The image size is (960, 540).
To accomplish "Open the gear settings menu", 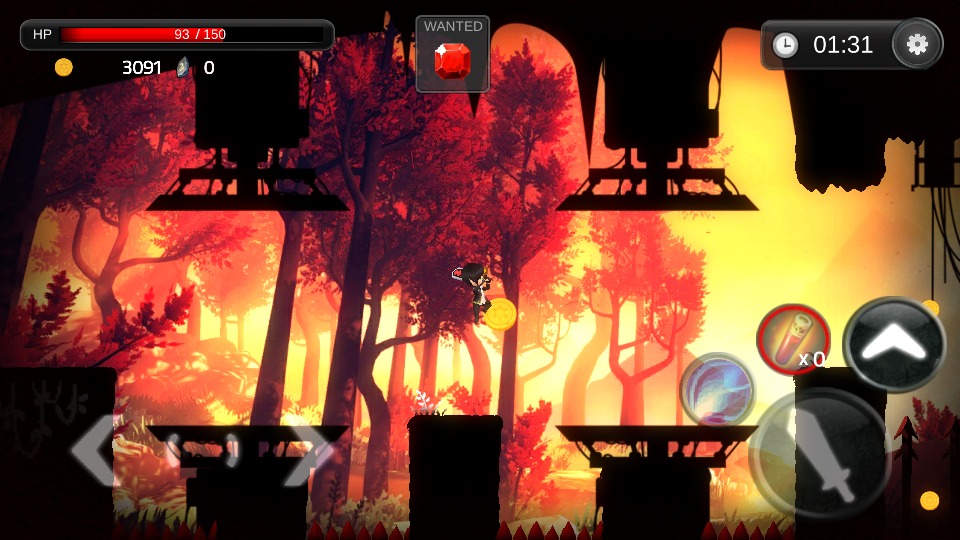I will click(x=917, y=44).
